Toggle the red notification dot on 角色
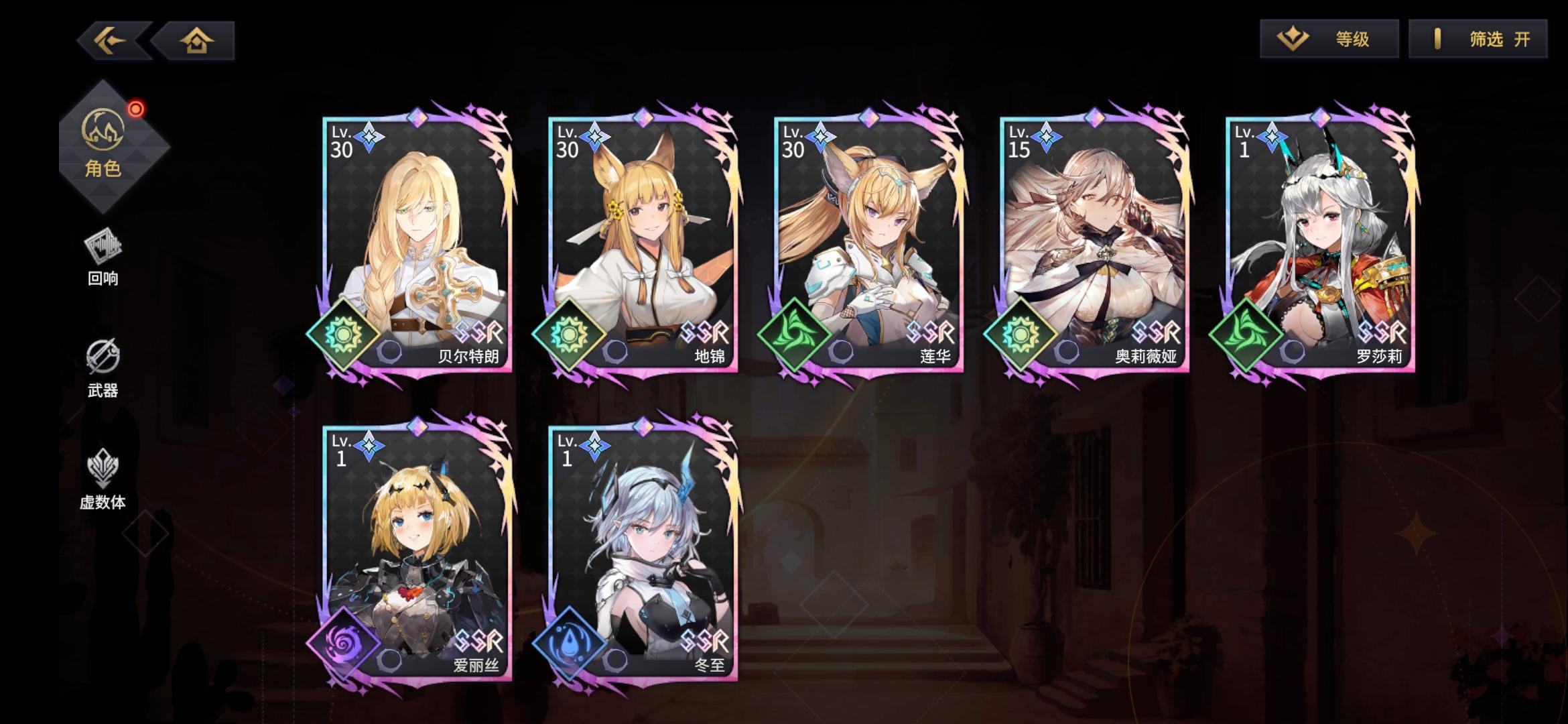 [x=135, y=109]
